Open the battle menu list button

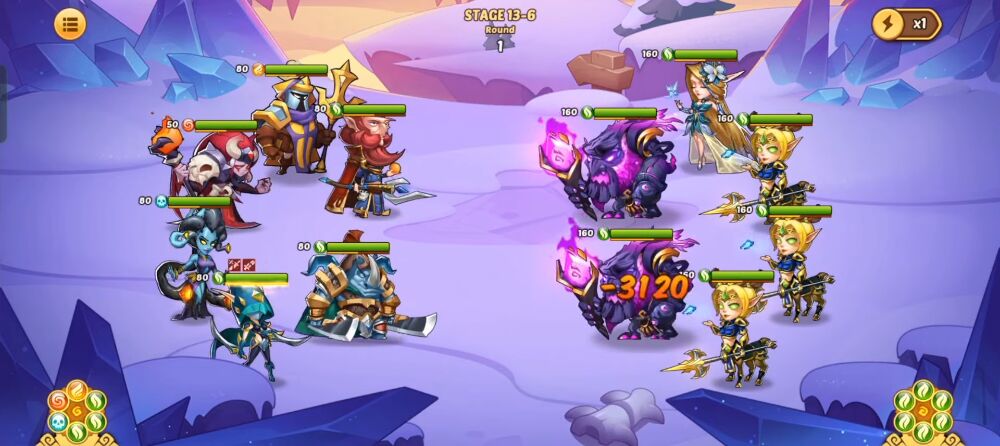(69, 25)
